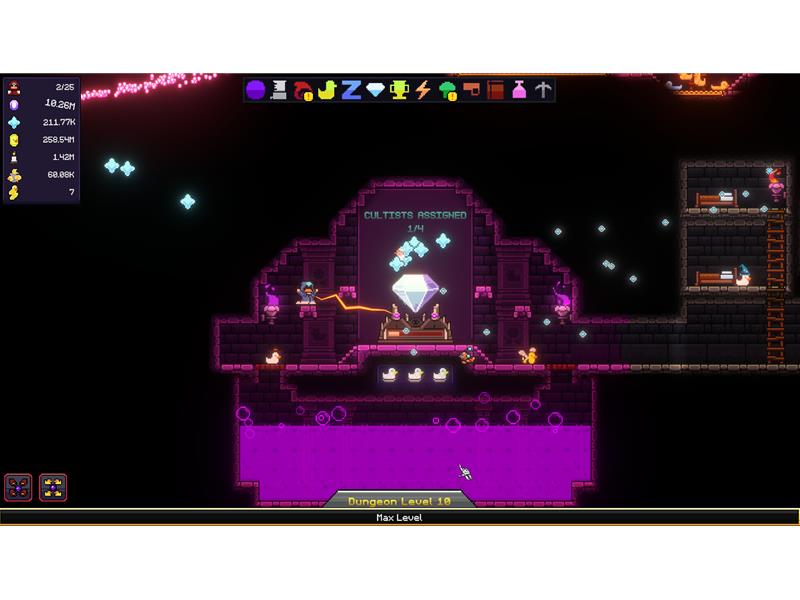
Task: Select the orange pistol icon
Action: click(x=471, y=90)
